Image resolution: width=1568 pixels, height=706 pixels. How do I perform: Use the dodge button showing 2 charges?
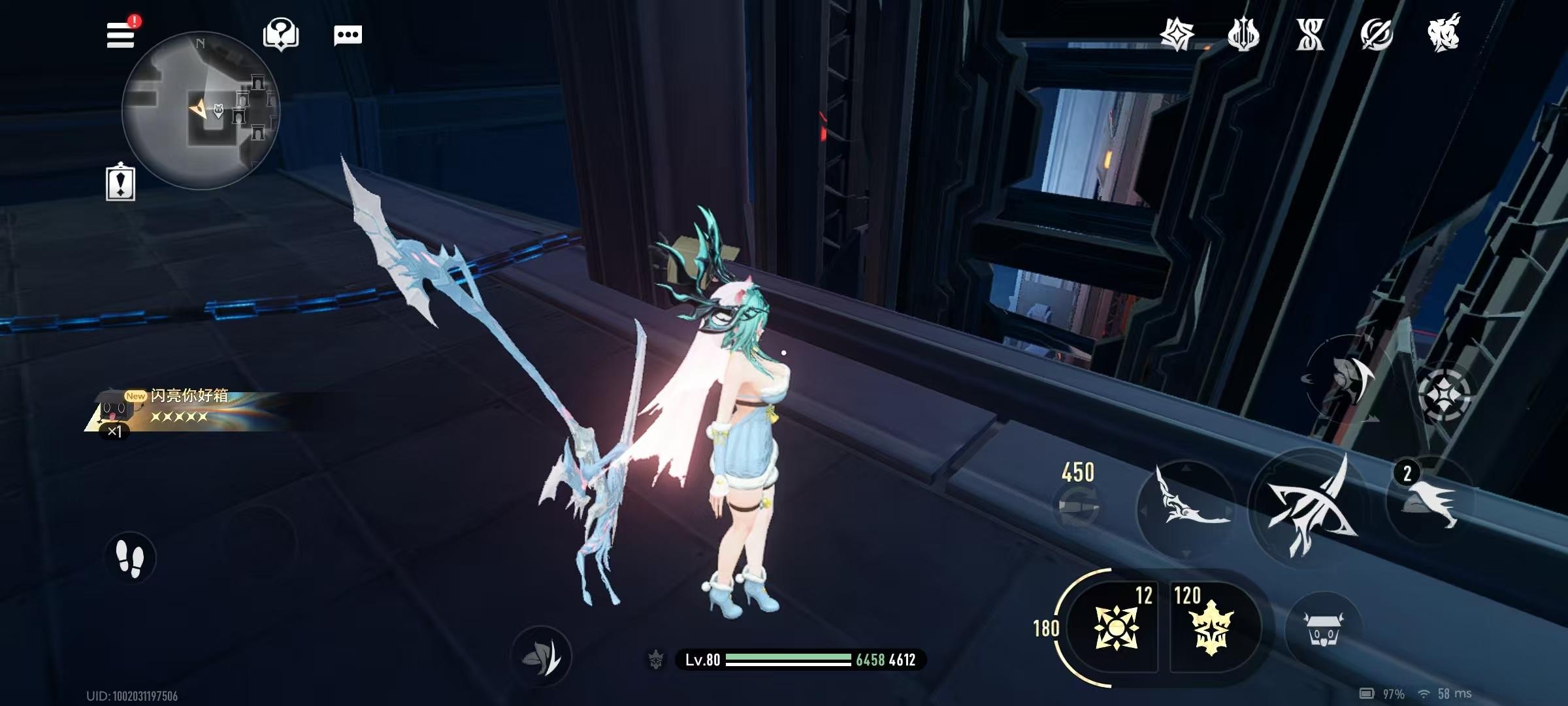click(x=1431, y=500)
